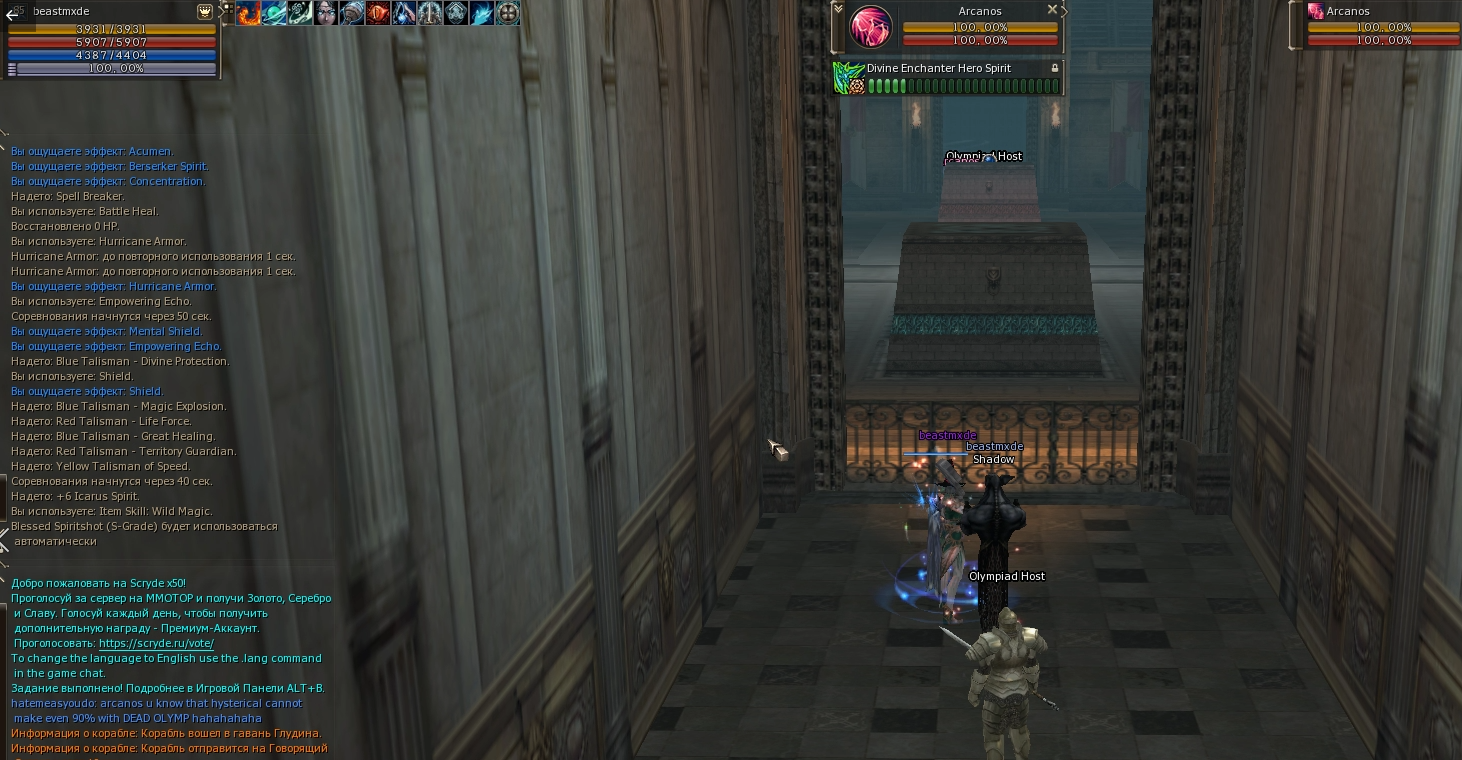Toggle the lock on the Hero Spirit bar
The height and width of the screenshot is (760, 1462).
tap(1054, 68)
